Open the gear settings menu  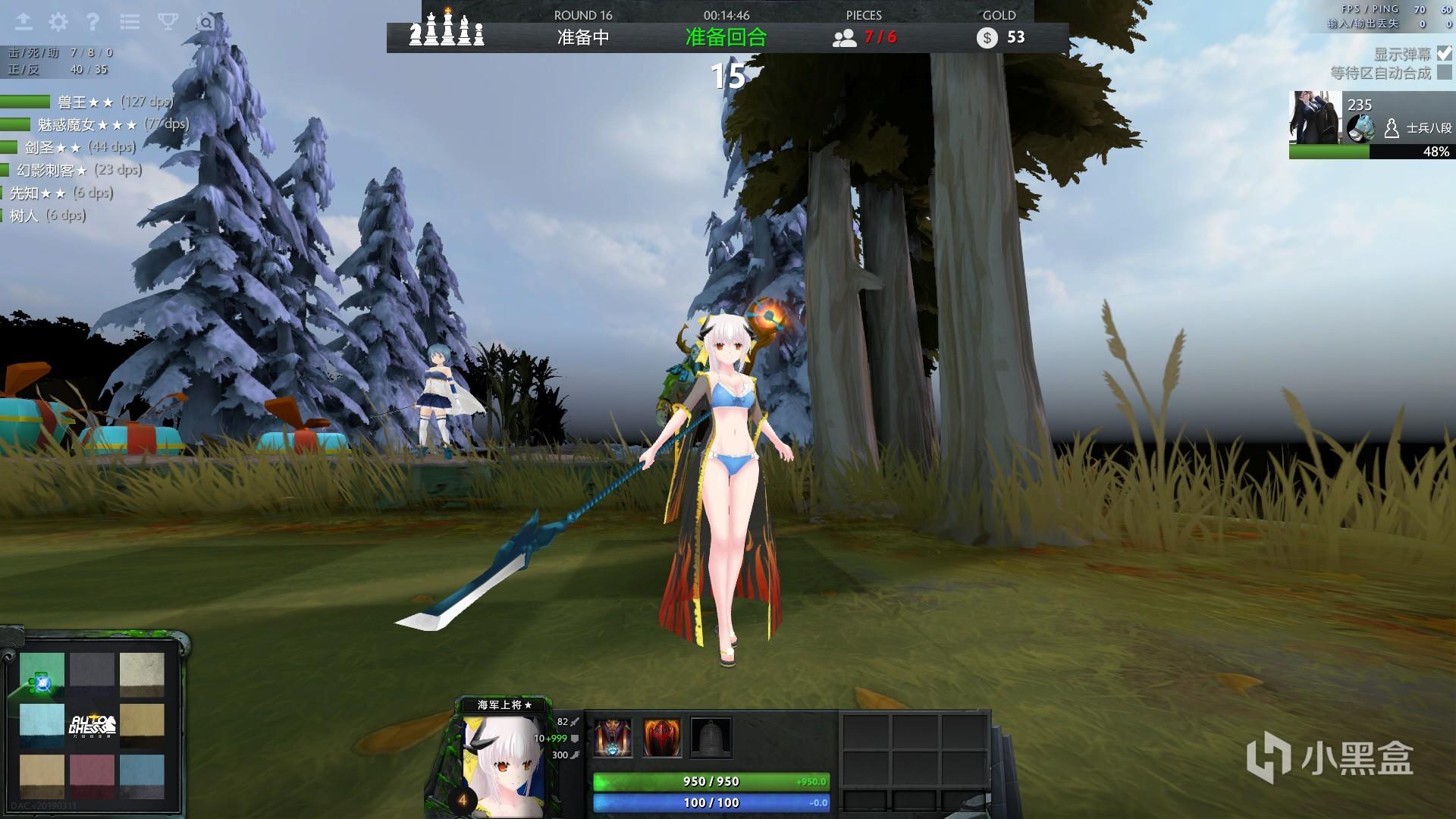tap(58, 21)
